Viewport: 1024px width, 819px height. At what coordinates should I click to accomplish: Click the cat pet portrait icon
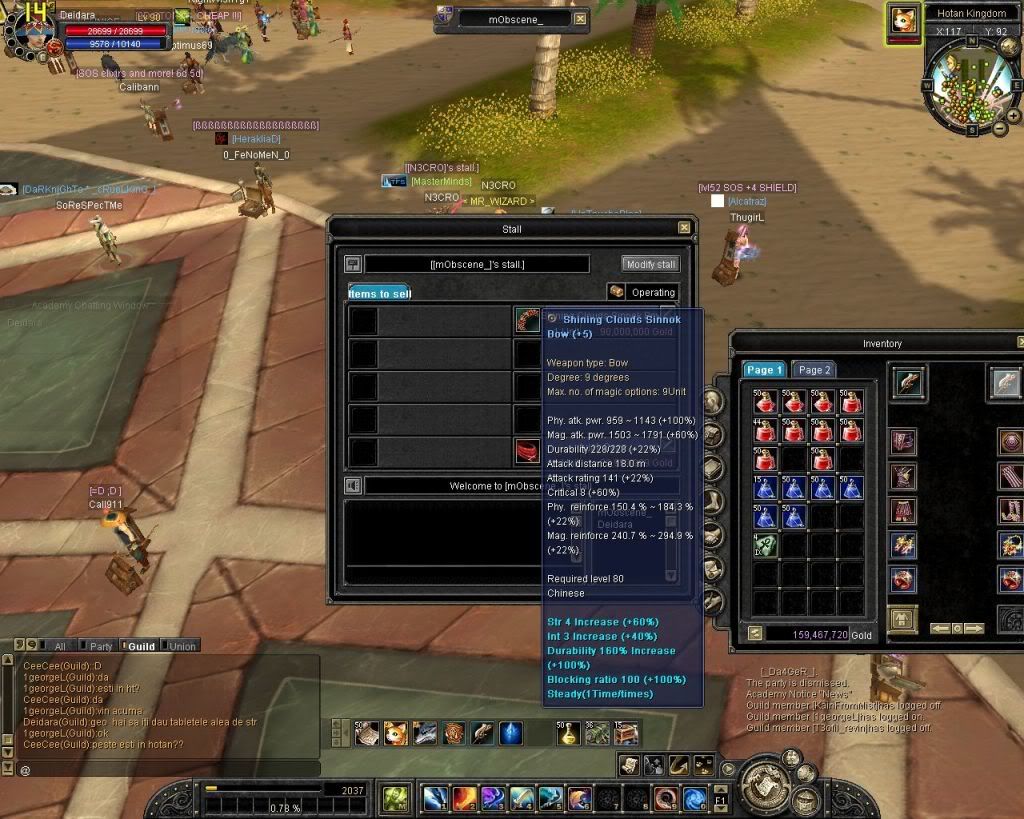pos(904,22)
